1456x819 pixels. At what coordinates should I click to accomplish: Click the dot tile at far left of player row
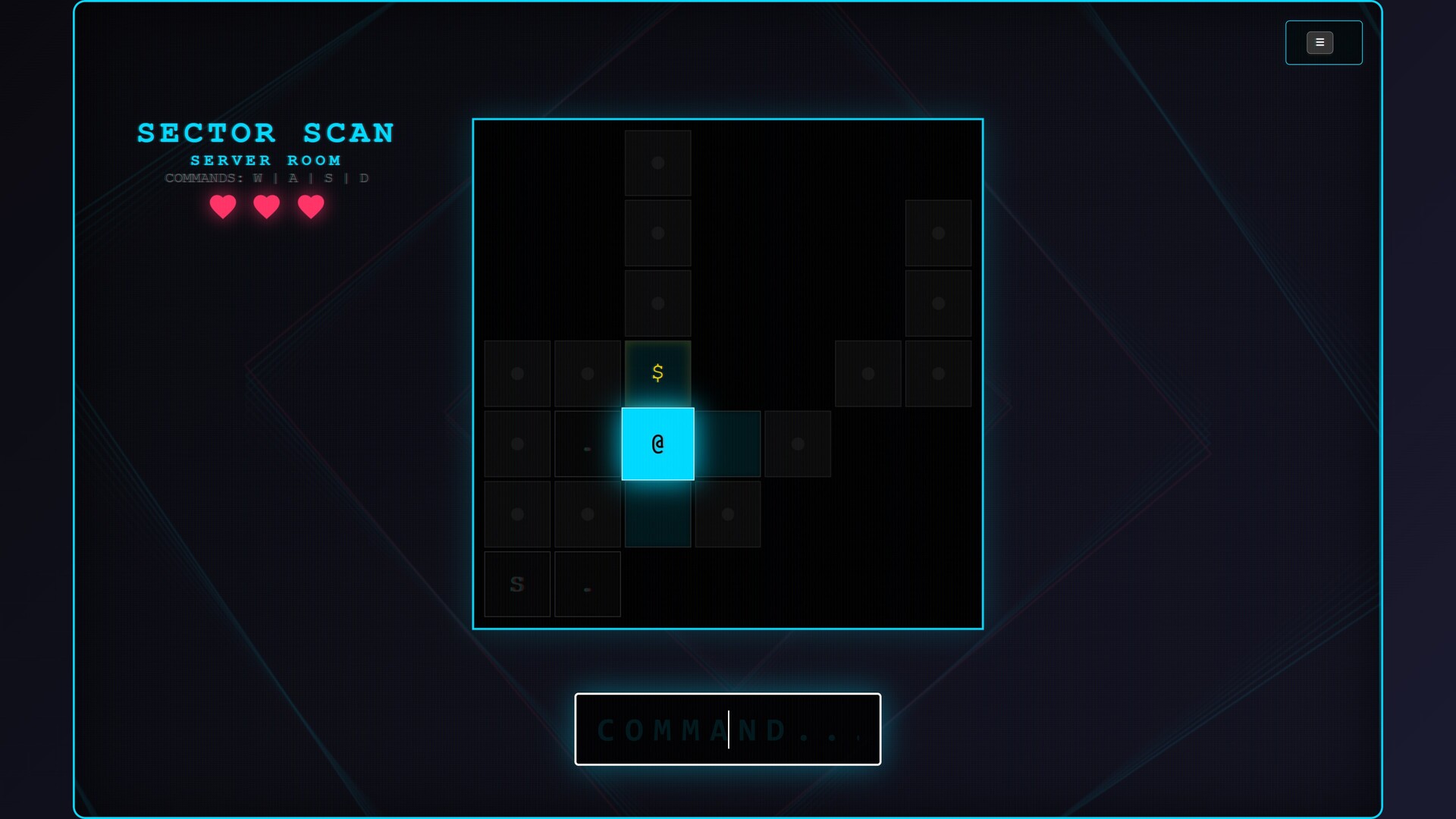click(517, 444)
